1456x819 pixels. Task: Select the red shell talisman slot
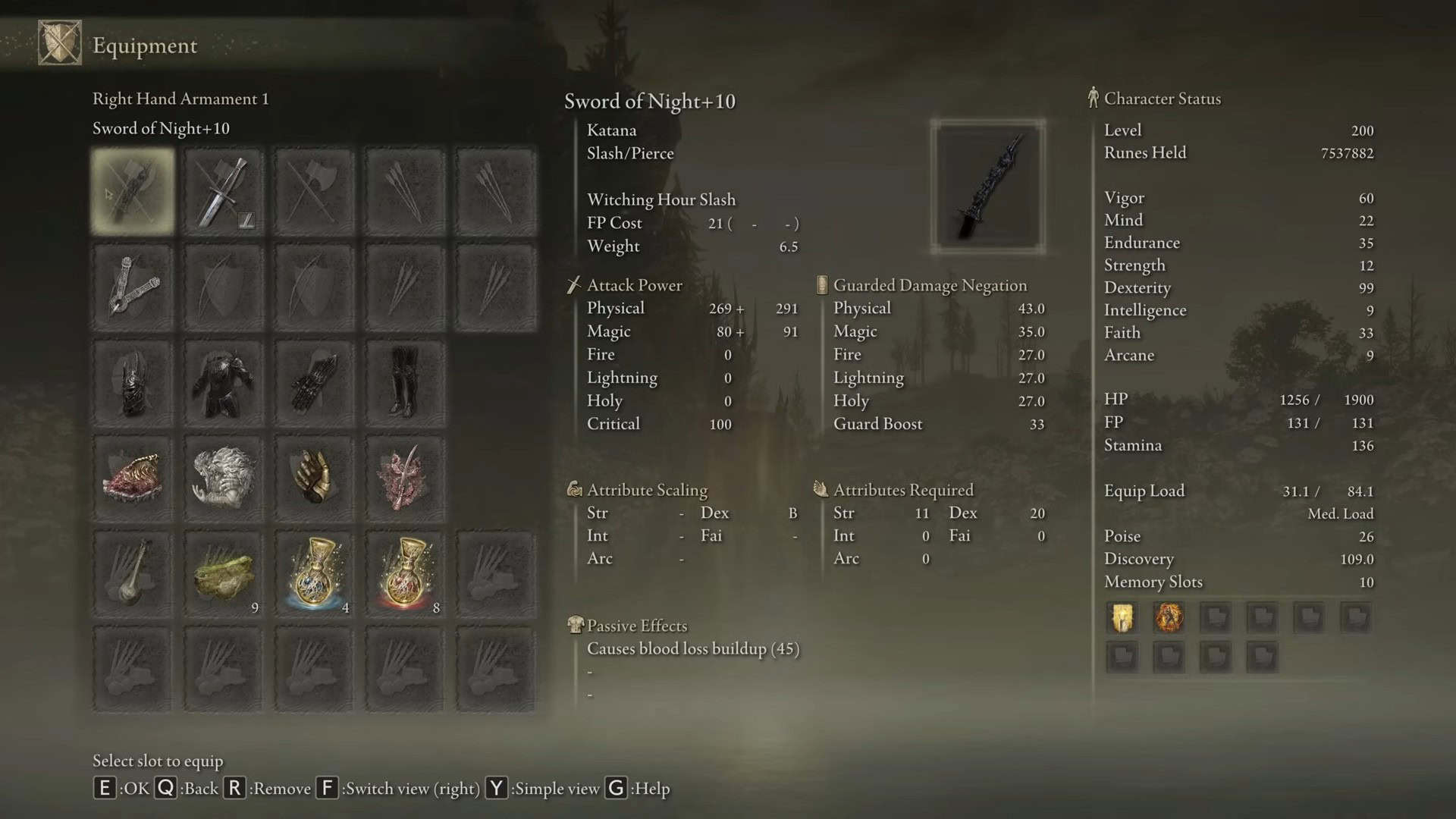(x=133, y=479)
